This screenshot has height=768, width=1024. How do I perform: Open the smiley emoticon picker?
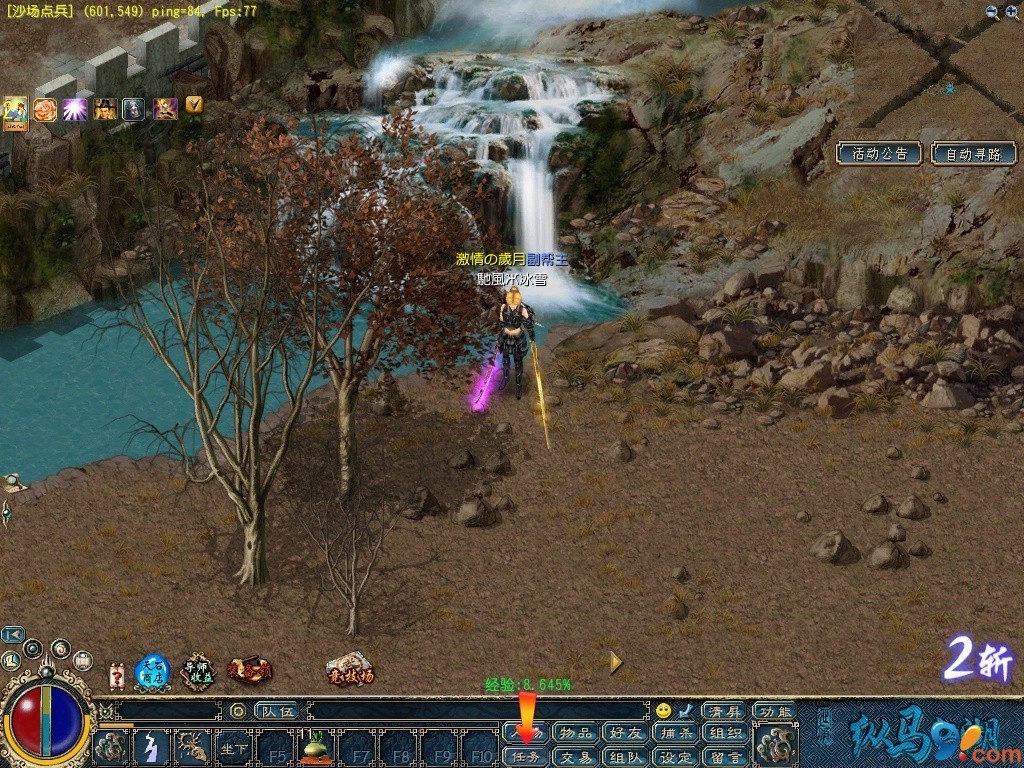(663, 711)
